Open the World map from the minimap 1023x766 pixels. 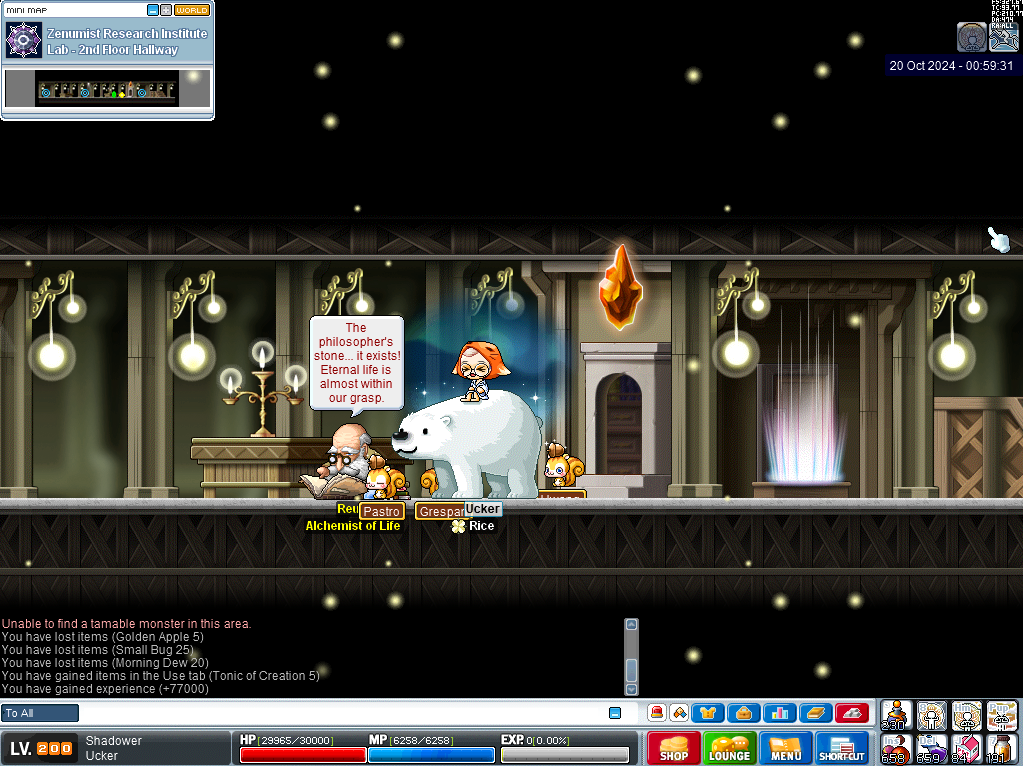coord(192,10)
